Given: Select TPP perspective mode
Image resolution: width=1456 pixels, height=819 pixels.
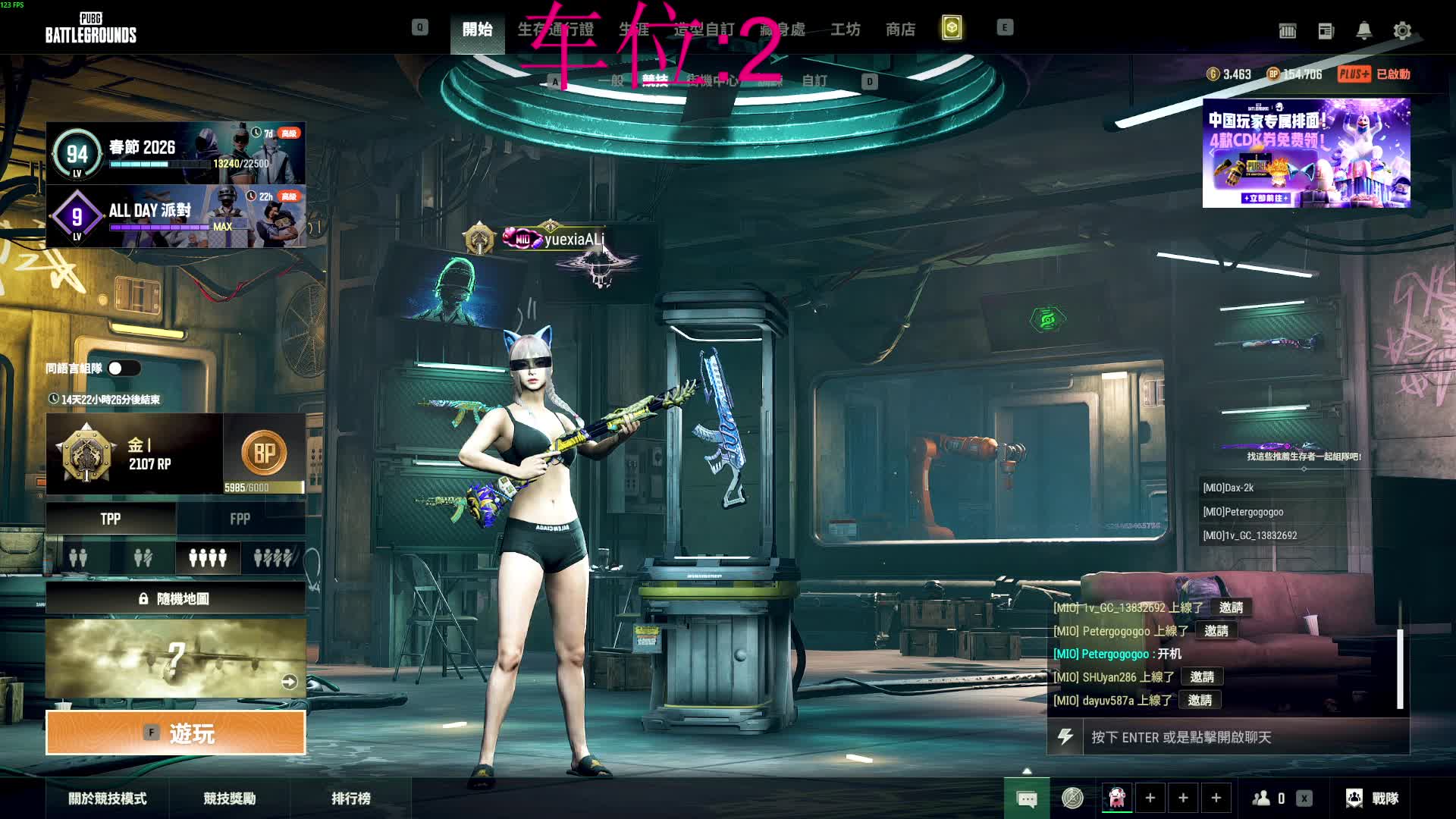Looking at the screenshot, I should [111, 519].
